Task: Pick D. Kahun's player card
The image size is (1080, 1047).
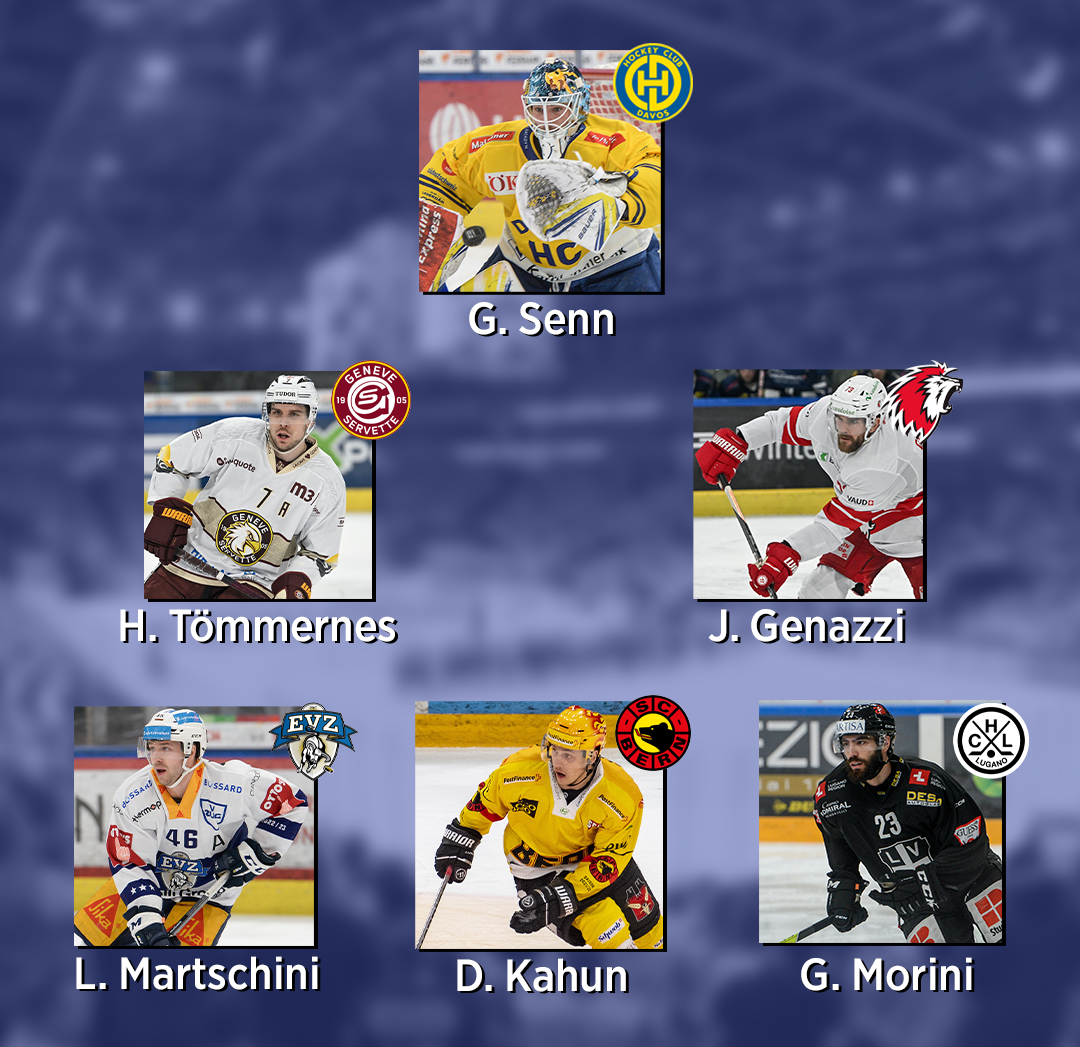Action: (540, 826)
